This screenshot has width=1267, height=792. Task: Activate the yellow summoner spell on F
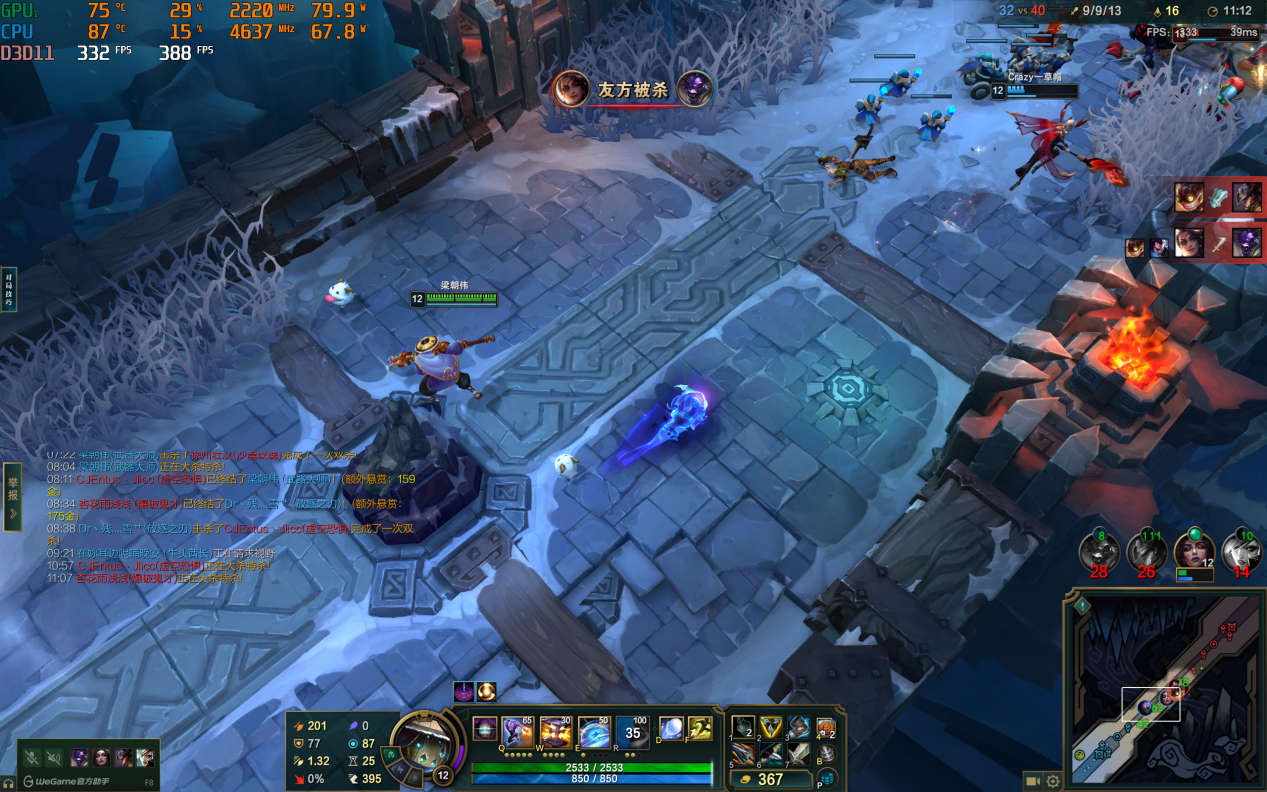click(x=699, y=729)
